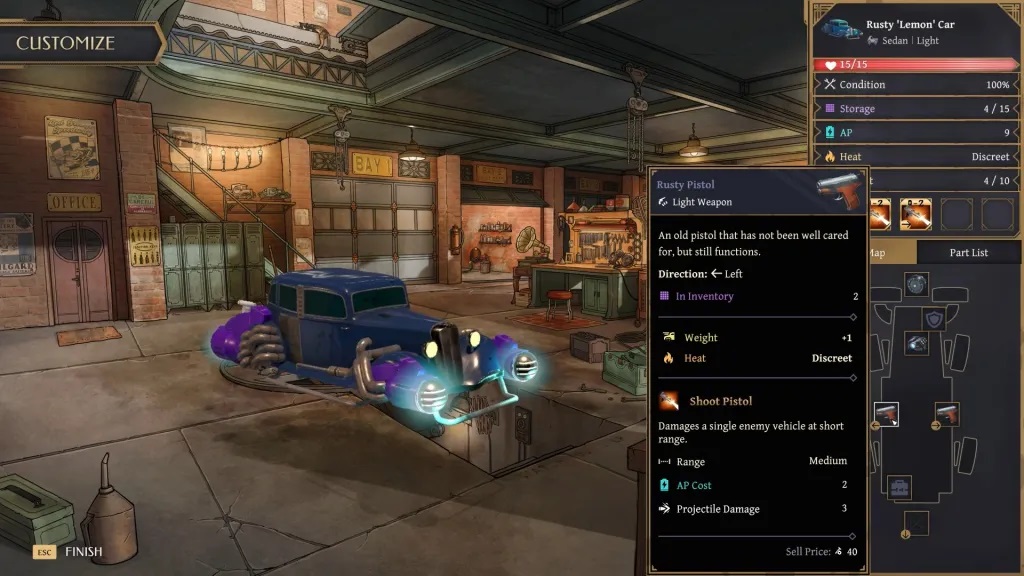Viewport: 1024px width, 576px height.
Task: Select the tire part slot
Action: pos(916,284)
